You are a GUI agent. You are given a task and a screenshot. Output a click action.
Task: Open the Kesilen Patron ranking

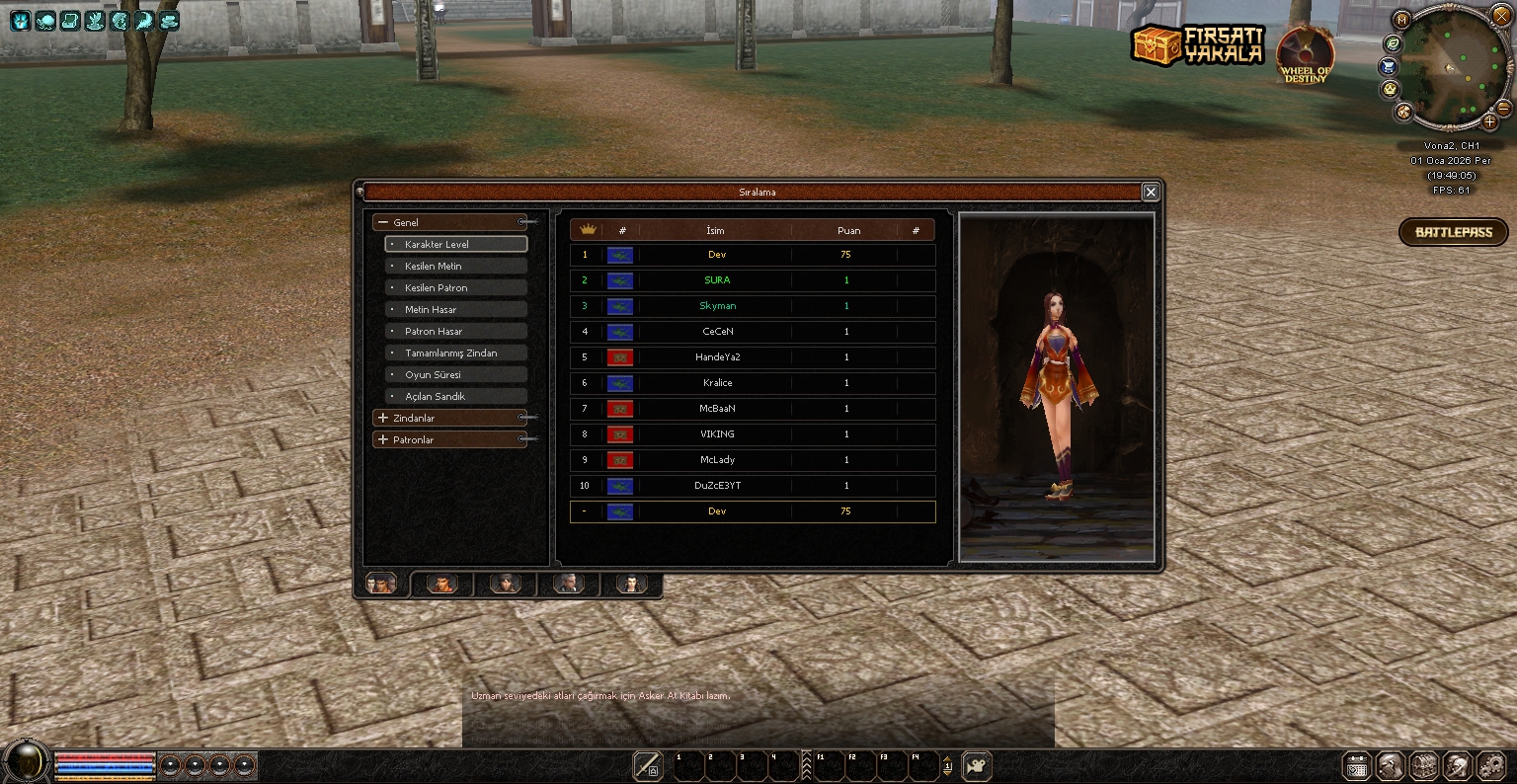[x=455, y=287]
